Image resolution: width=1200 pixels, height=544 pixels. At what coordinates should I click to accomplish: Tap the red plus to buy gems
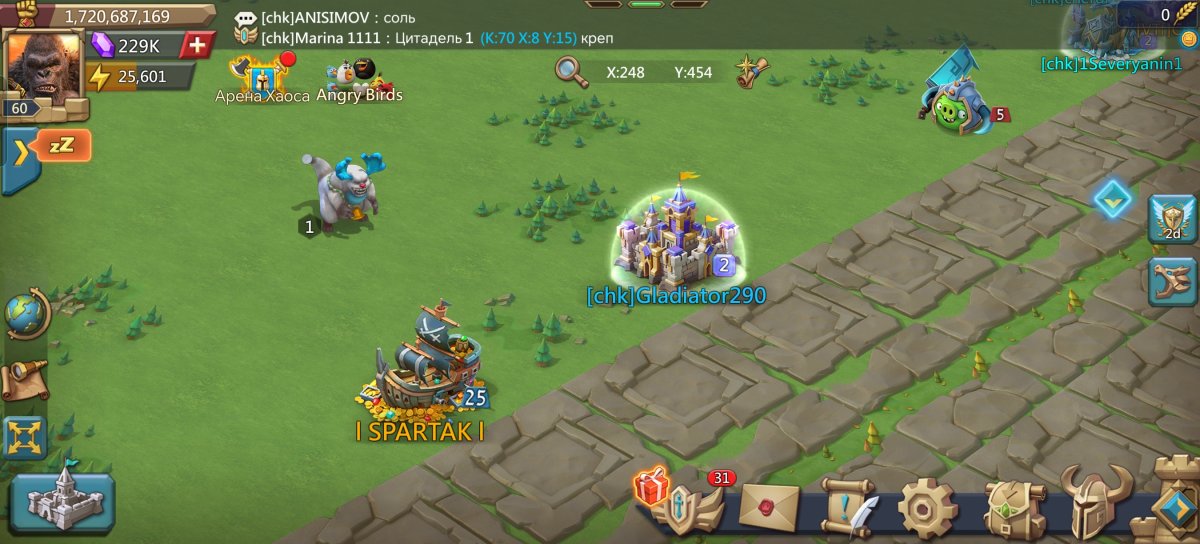click(x=199, y=45)
